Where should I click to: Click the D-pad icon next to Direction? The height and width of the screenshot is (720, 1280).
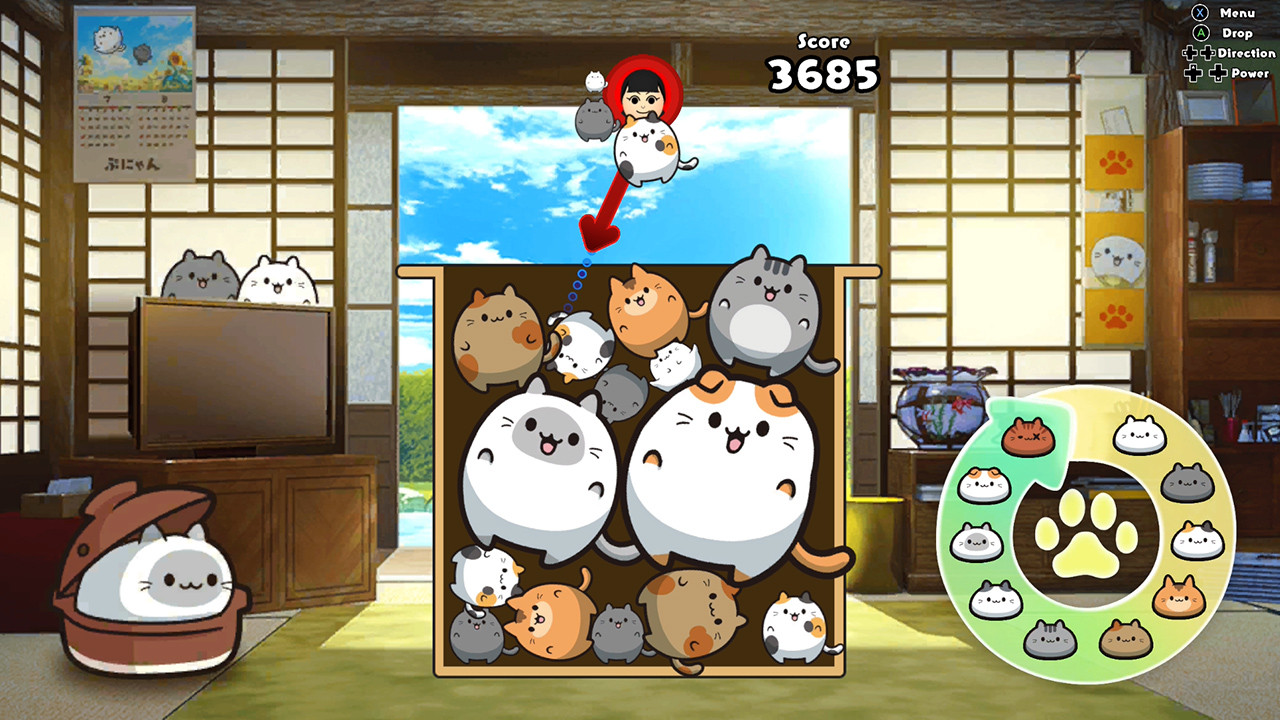coord(1198,53)
